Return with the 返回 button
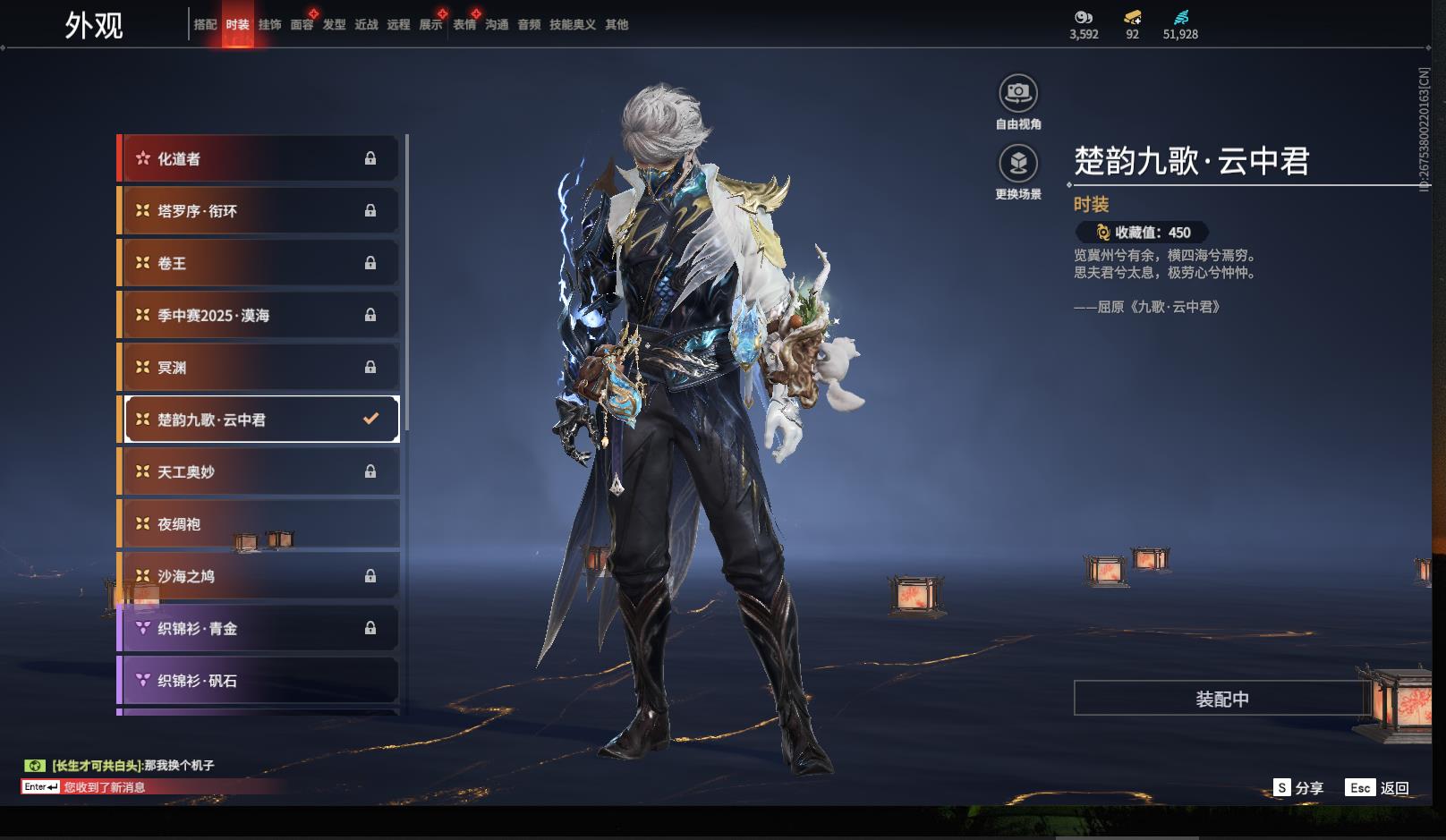The height and width of the screenshot is (840, 1446). 1378,788
